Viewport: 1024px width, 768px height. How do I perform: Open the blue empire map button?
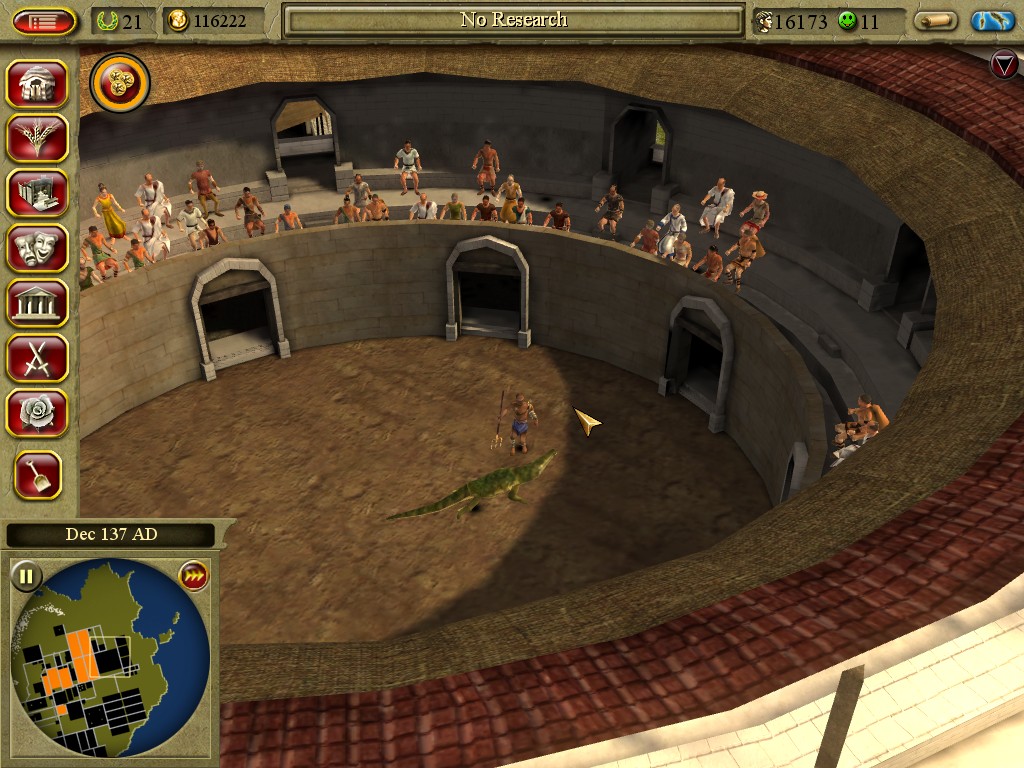pos(993,21)
